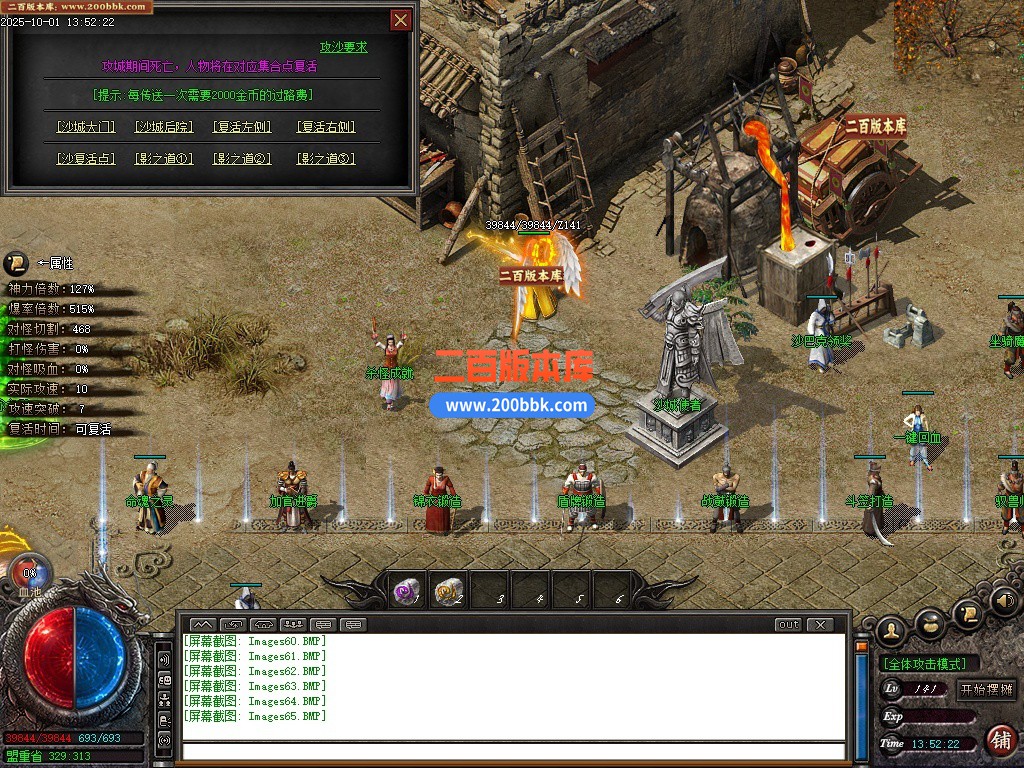Toggle sound with the speaker icon
This screenshot has width=1024, height=768.
(x=1003, y=602)
